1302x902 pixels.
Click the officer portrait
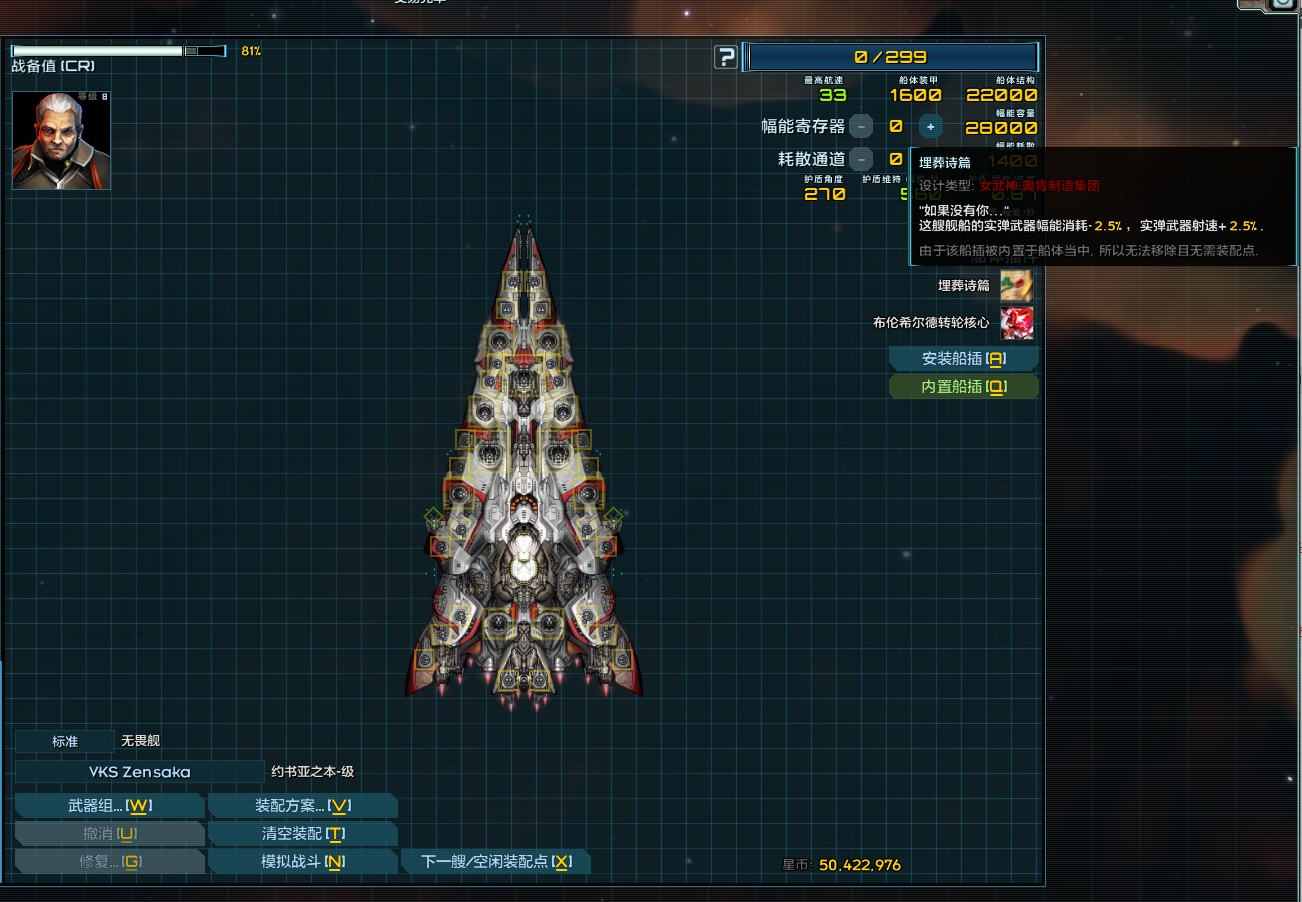[61, 141]
